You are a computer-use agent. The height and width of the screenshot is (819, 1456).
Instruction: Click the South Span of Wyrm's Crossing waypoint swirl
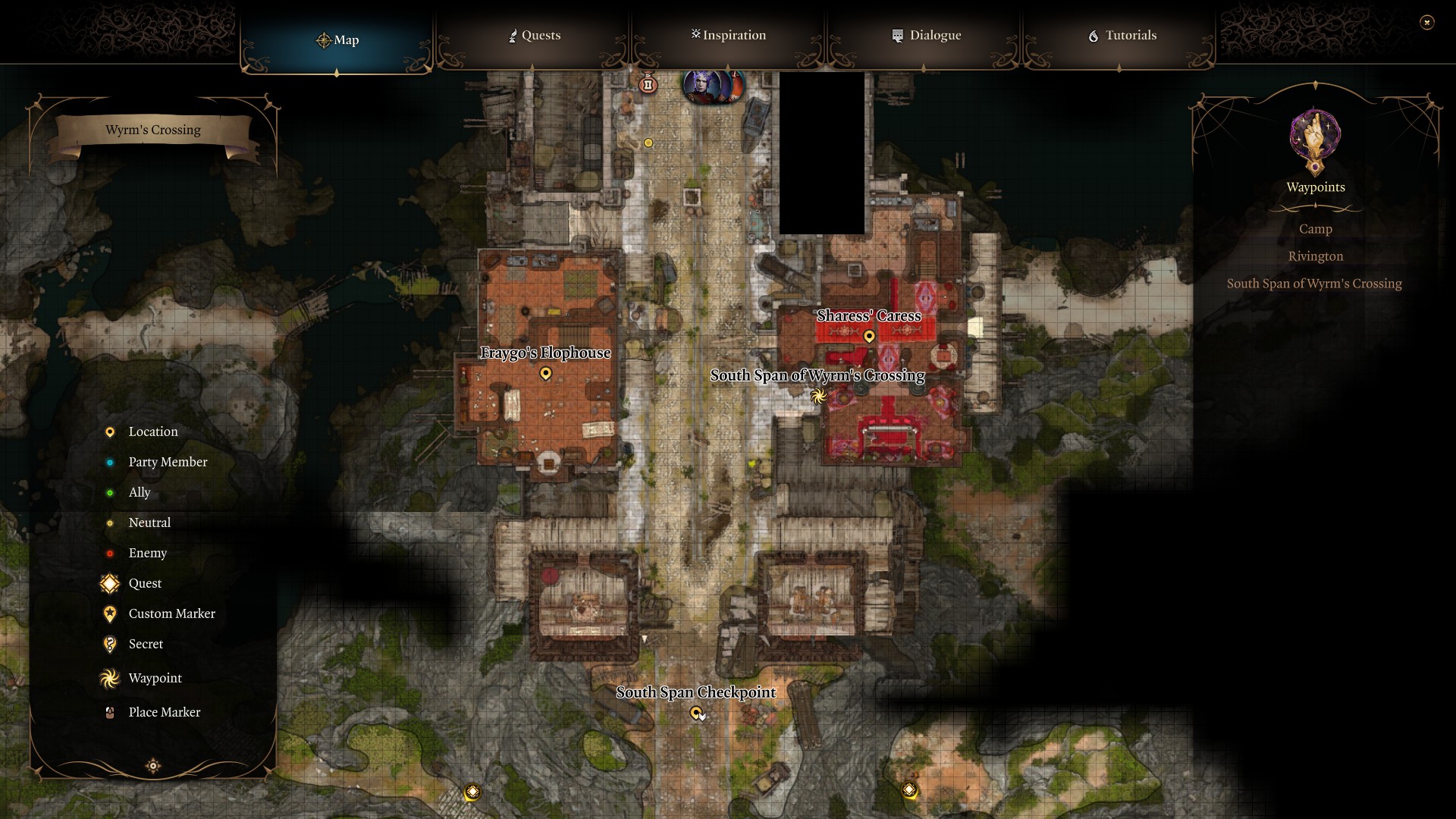[x=819, y=396]
